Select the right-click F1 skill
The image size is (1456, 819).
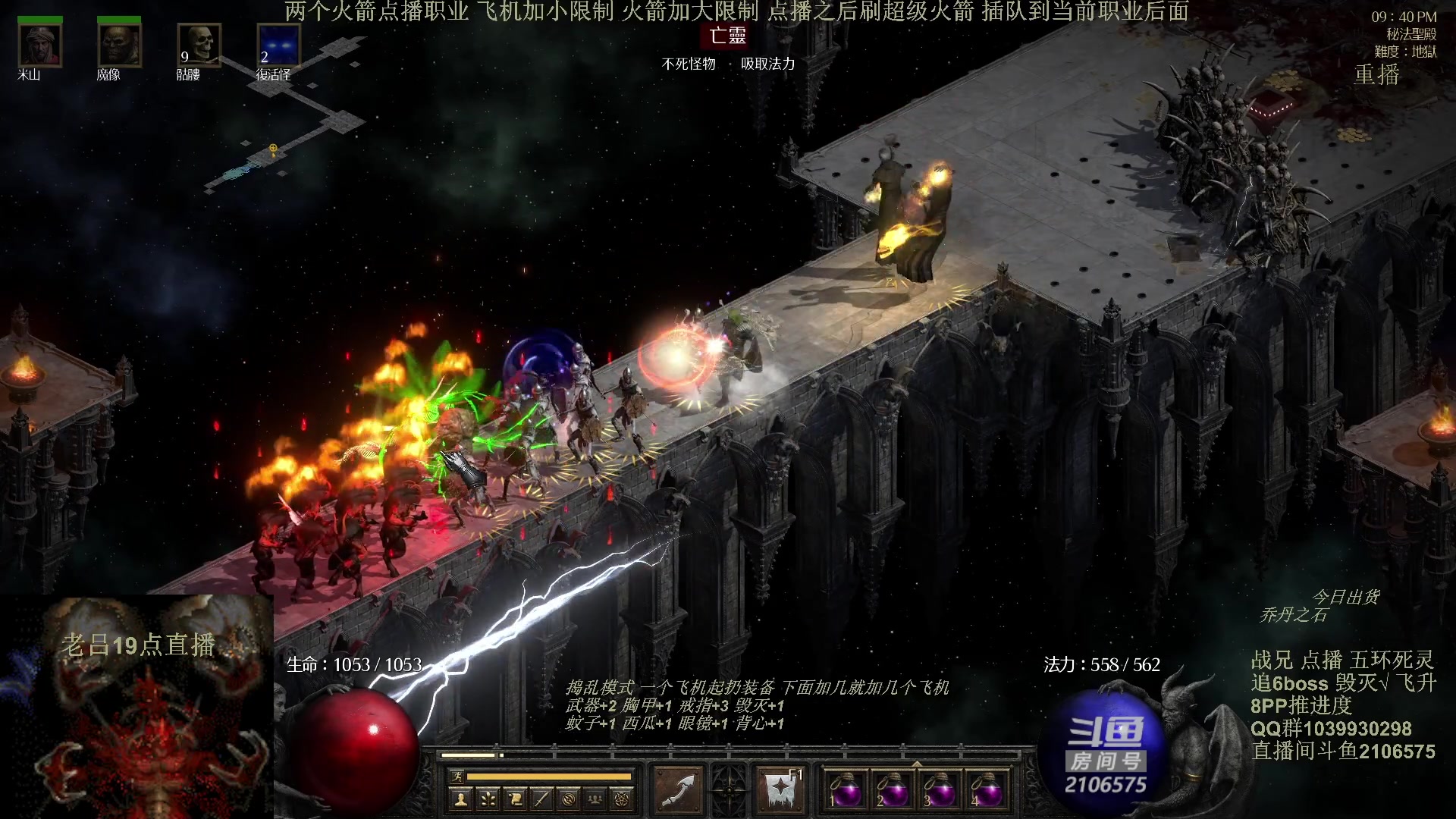[x=780, y=790]
